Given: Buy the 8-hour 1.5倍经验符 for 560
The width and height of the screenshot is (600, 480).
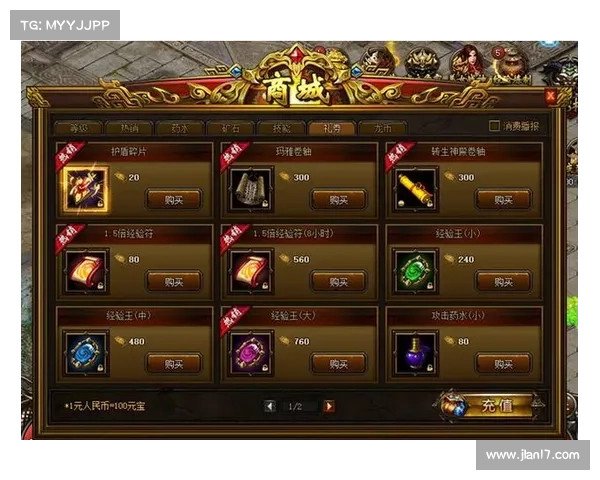Looking at the screenshot, I should 338,281.
